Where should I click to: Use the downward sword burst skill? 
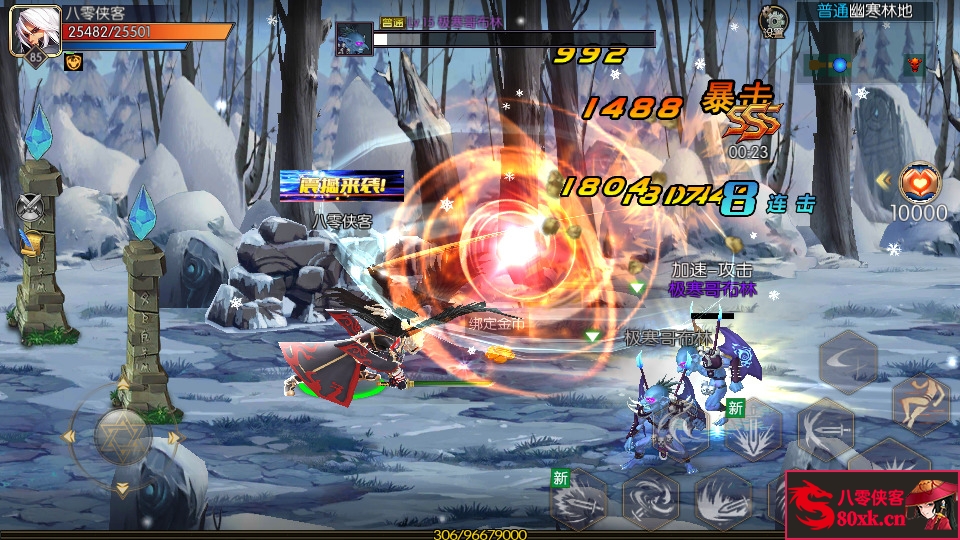click(x=754, y=430)
